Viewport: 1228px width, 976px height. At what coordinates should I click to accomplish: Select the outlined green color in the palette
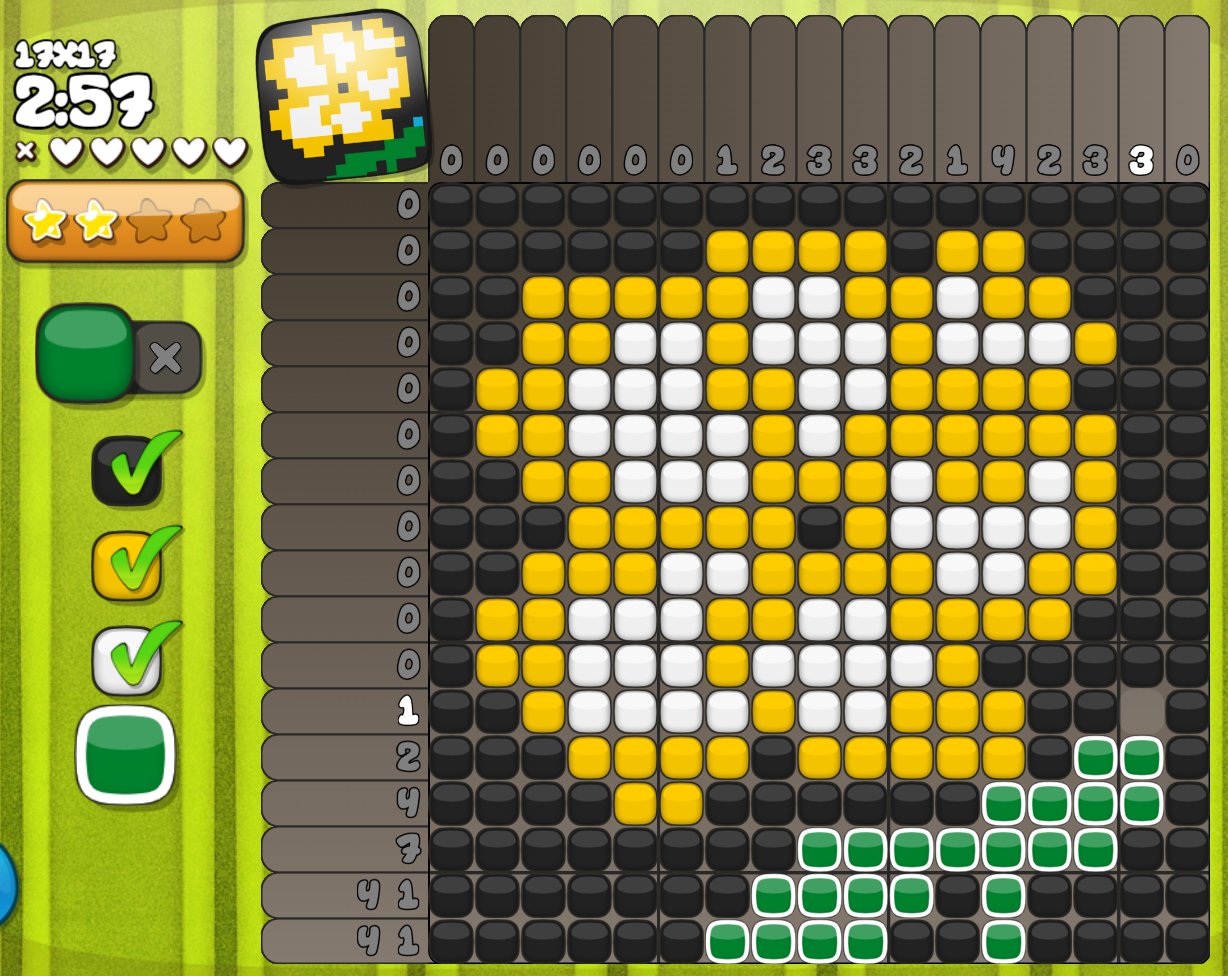125,755
